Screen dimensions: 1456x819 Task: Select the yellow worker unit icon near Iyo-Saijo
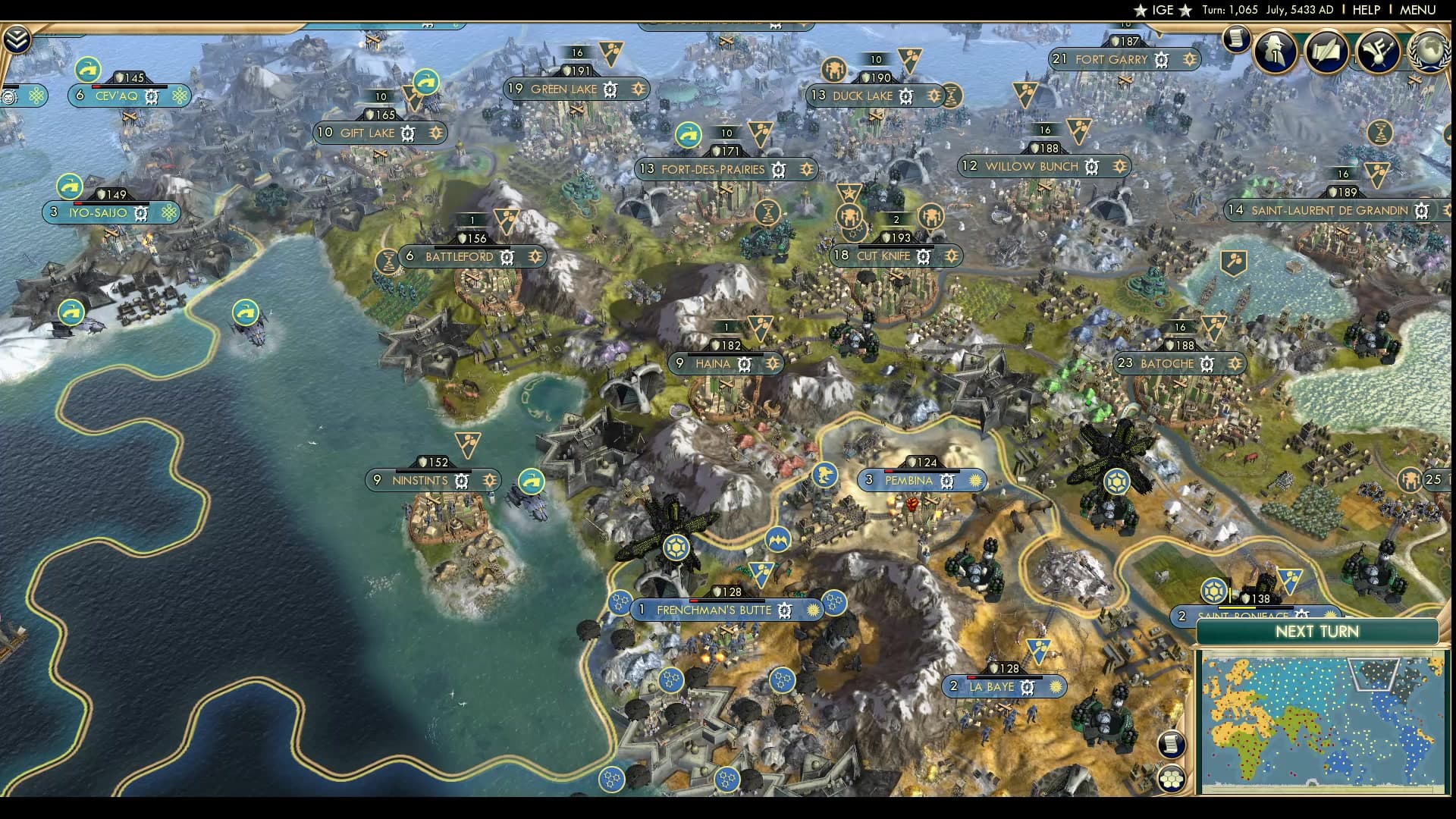pos(68,185)
